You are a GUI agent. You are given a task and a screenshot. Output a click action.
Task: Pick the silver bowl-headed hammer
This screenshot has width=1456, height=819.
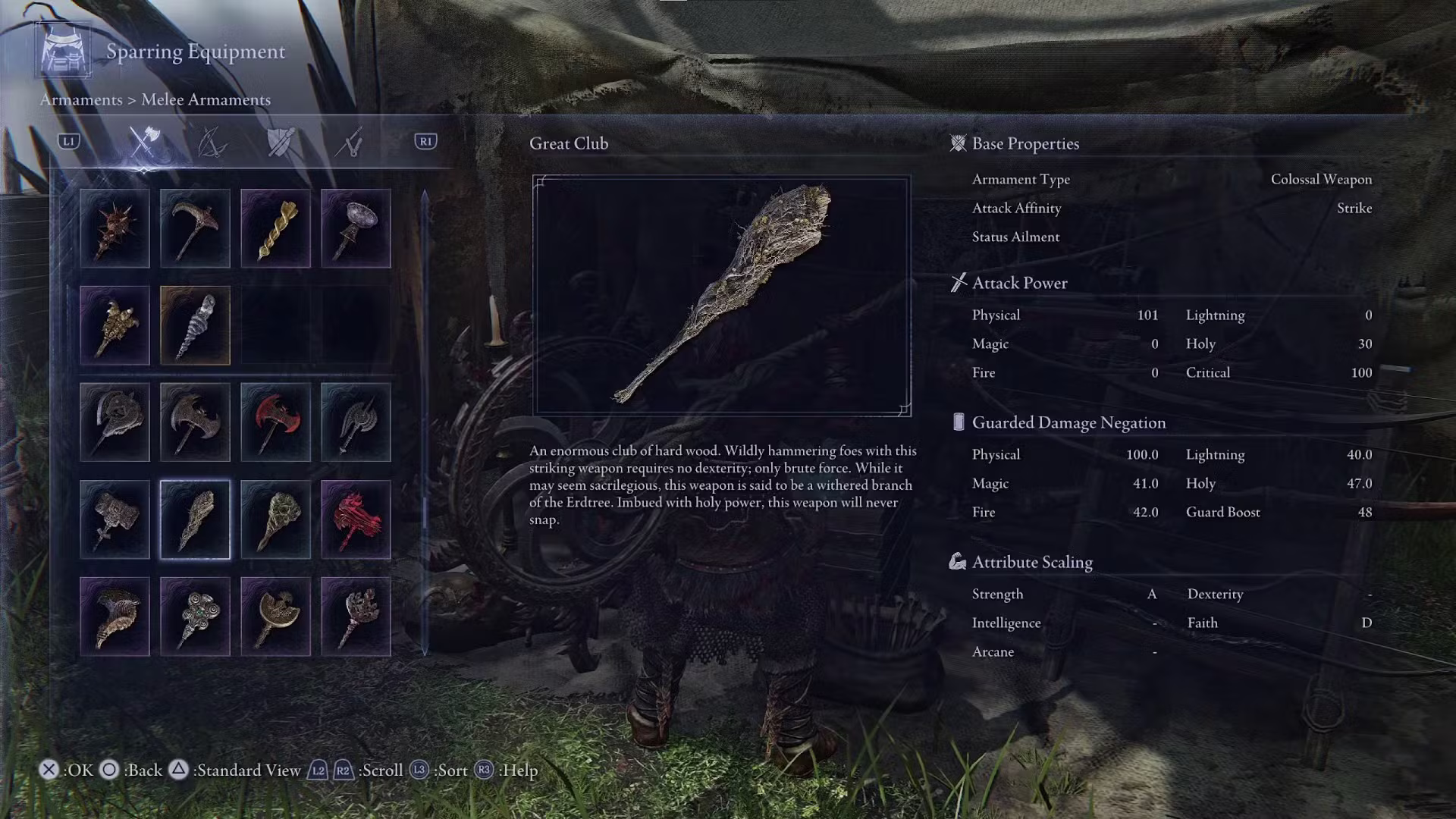coord(356,228)
